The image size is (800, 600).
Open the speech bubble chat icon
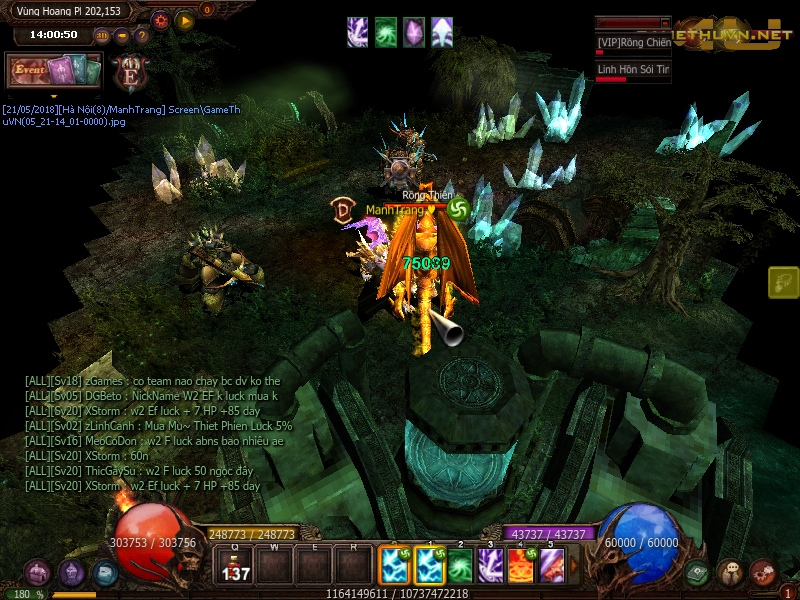click(x=730, y=572)
